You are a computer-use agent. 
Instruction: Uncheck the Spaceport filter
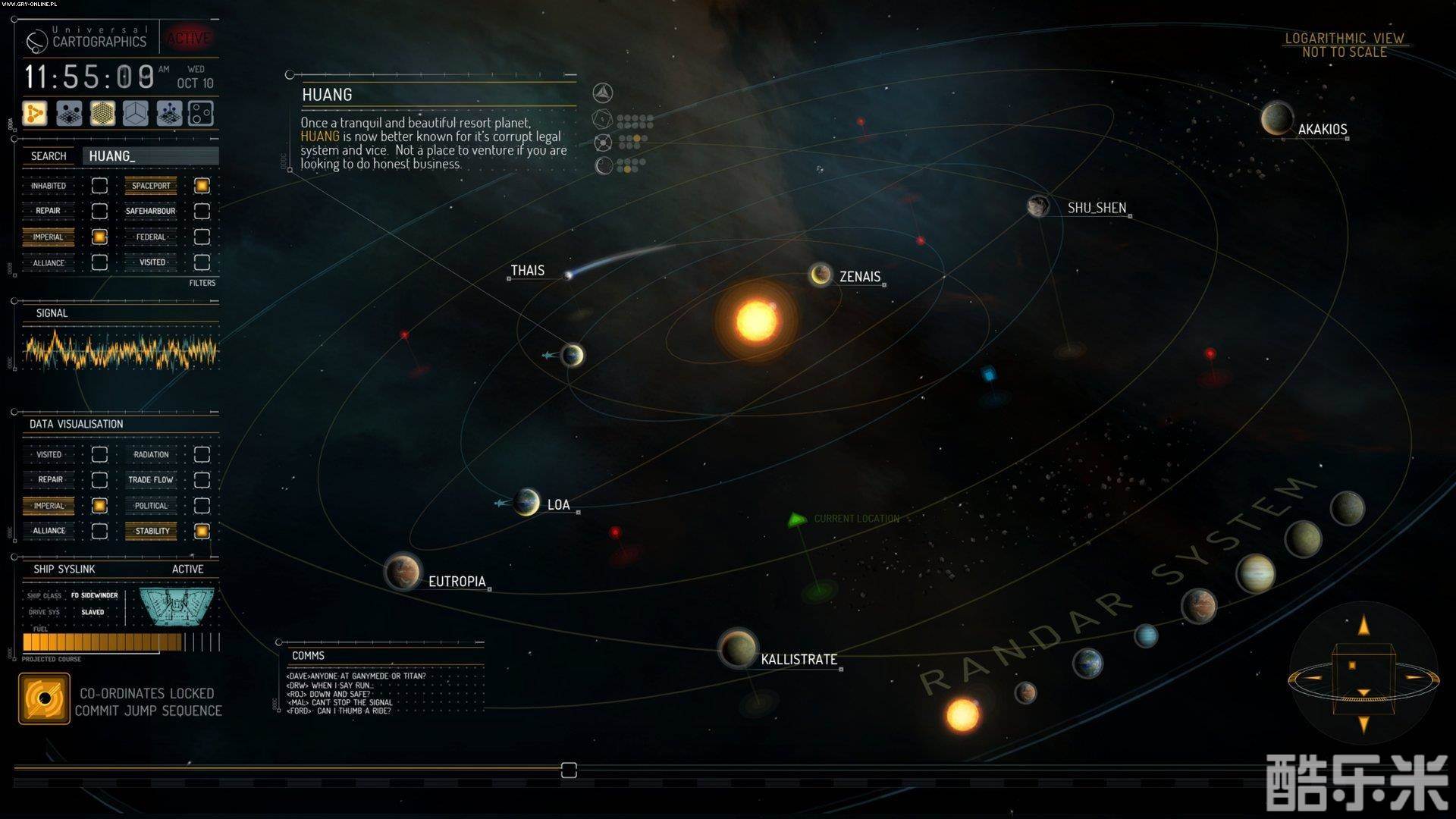pyautogui.click(x=202, y=186)
